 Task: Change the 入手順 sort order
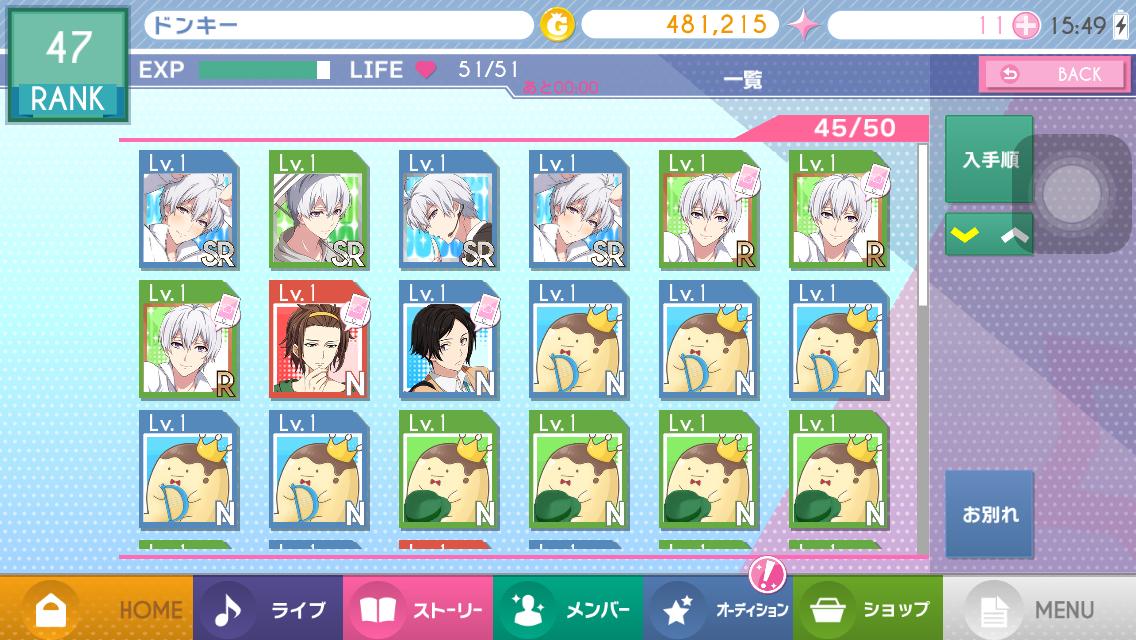click(988, 160)
